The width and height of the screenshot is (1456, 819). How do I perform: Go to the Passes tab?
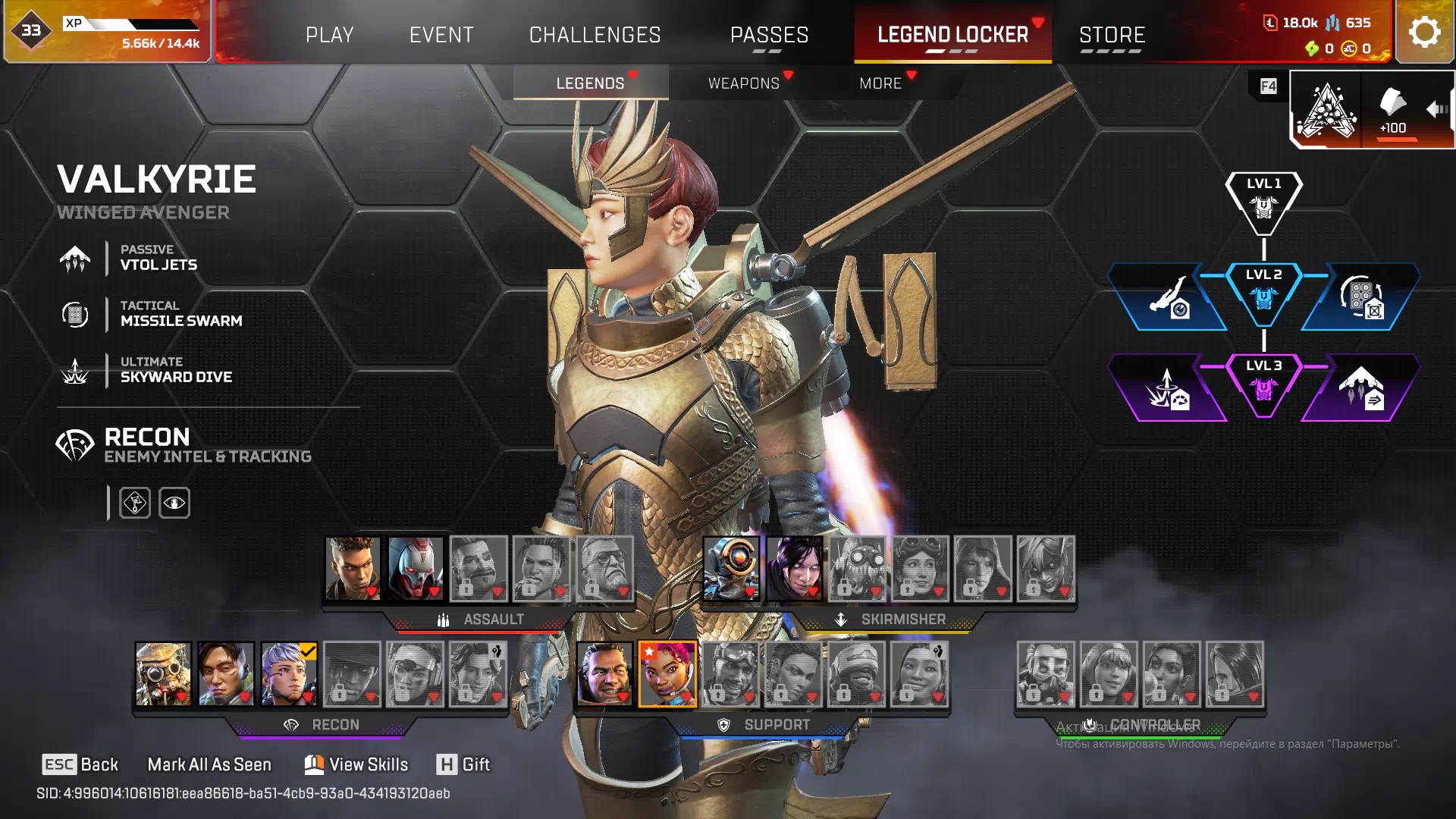click(x=769, y=35)
